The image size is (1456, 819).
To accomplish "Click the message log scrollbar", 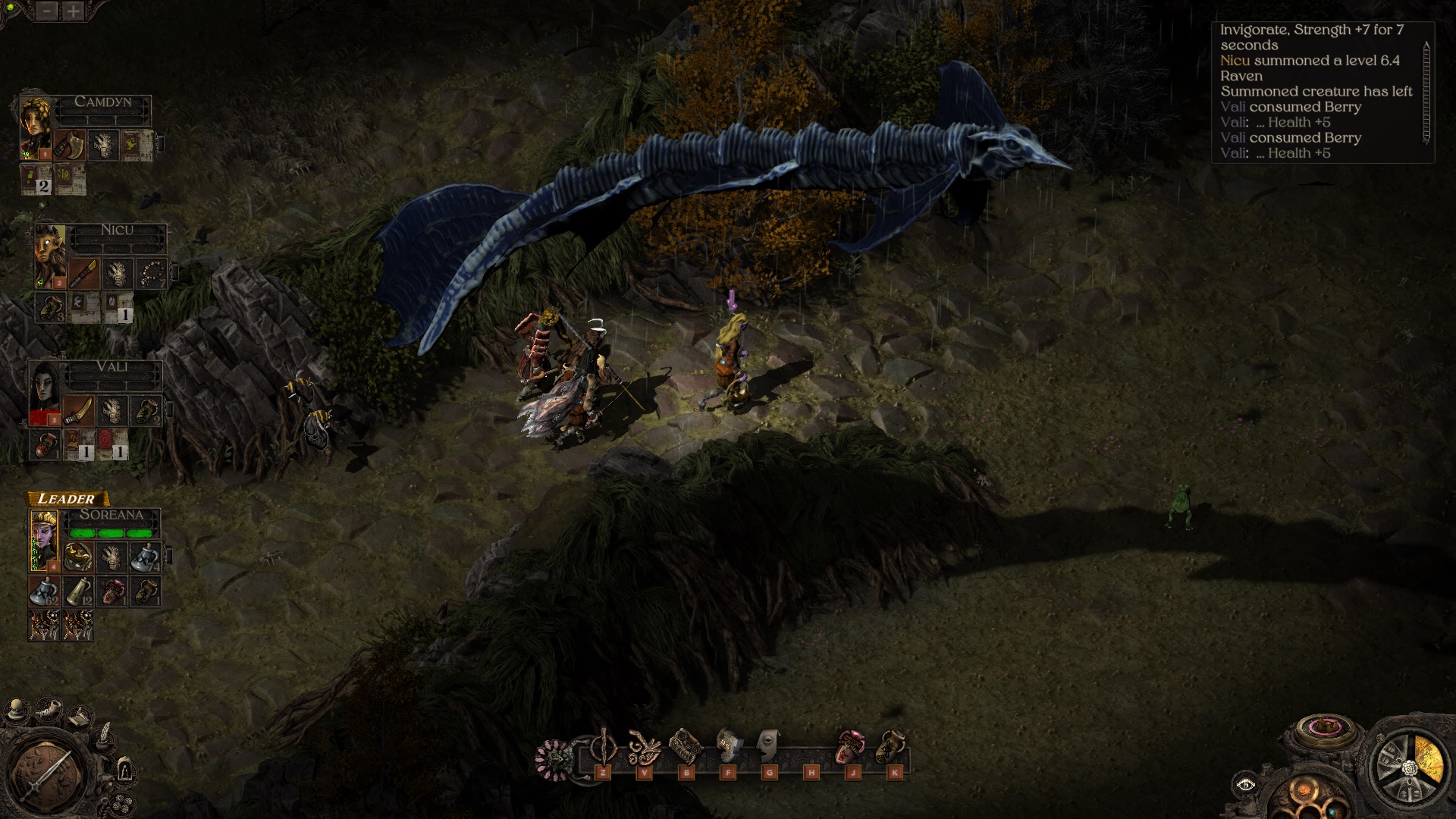I will (1426, 93).
